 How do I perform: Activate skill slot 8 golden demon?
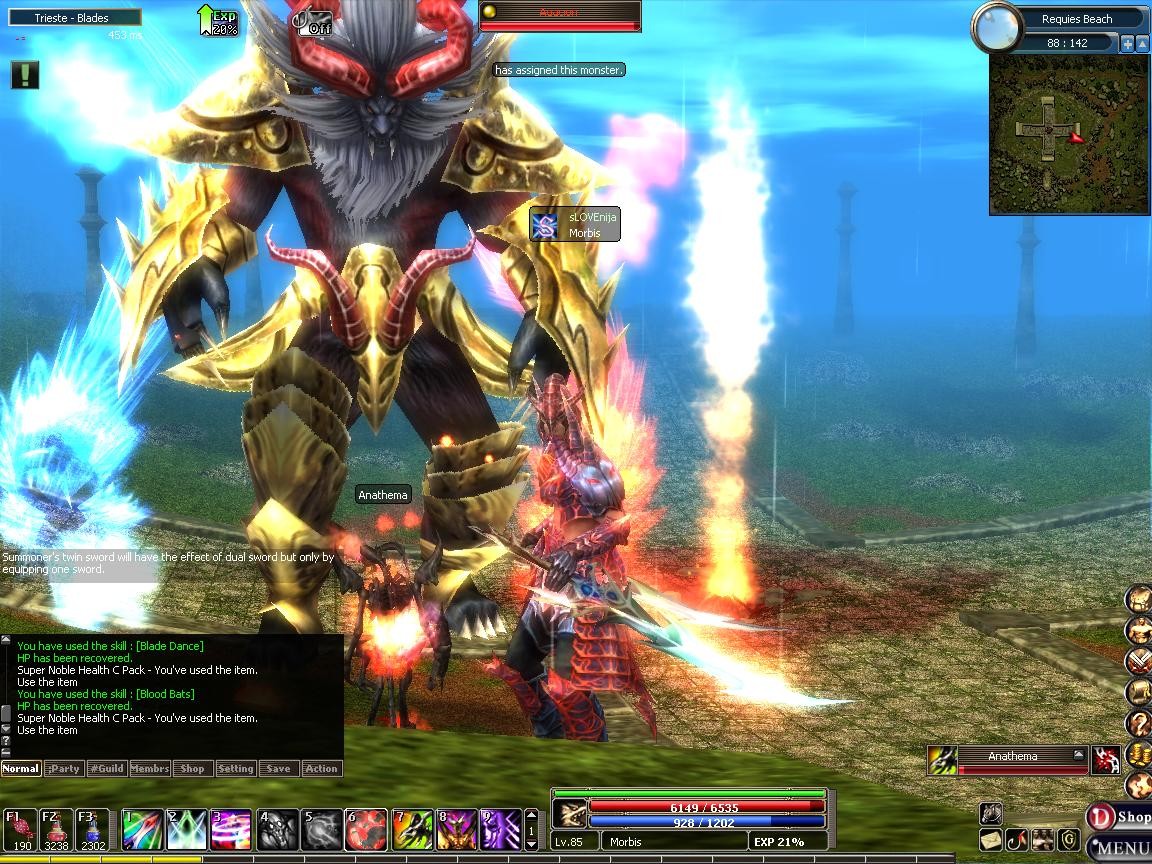456,830
